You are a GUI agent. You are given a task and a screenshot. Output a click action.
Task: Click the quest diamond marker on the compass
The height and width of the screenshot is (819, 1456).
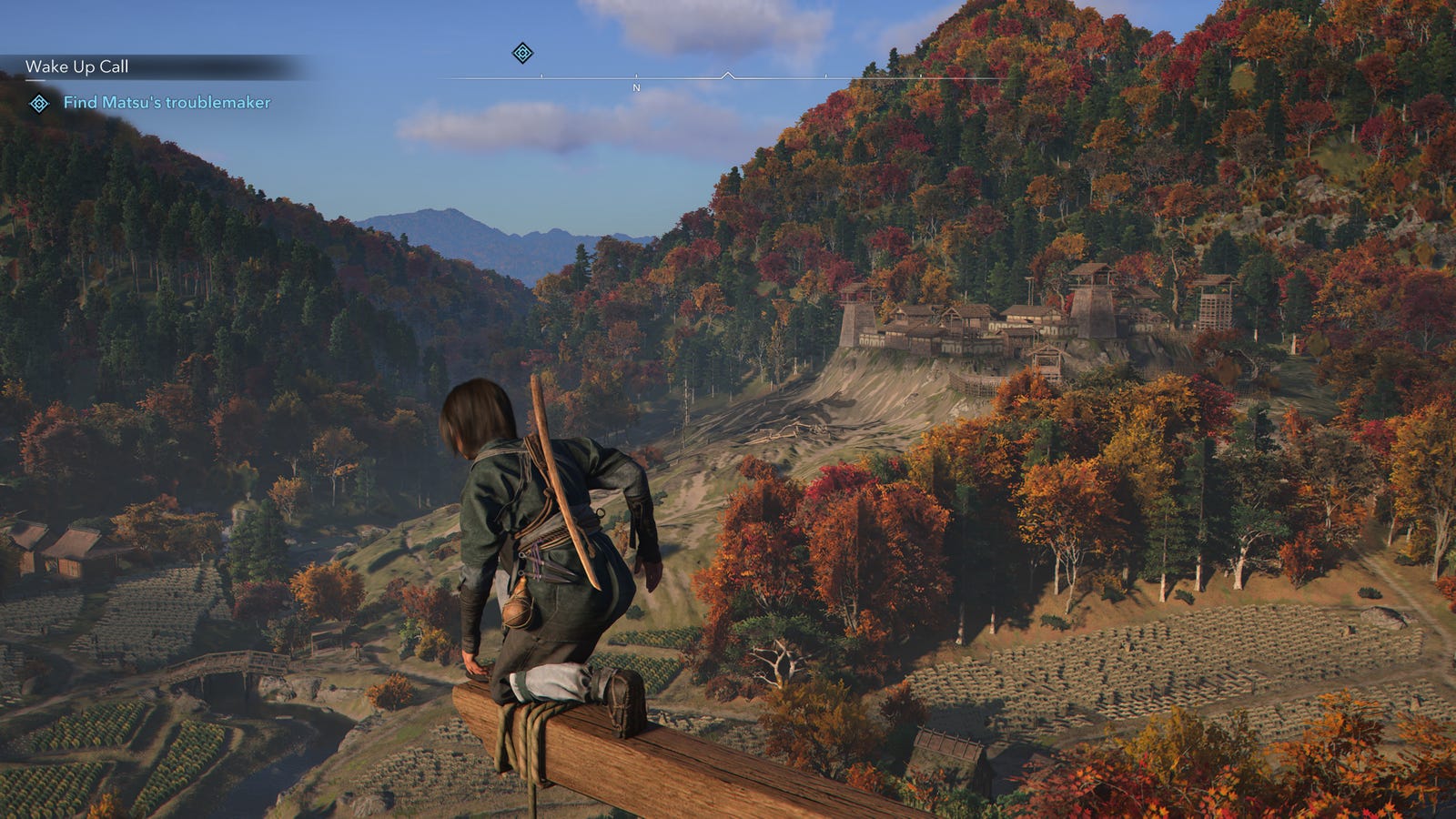click(522, 53)
